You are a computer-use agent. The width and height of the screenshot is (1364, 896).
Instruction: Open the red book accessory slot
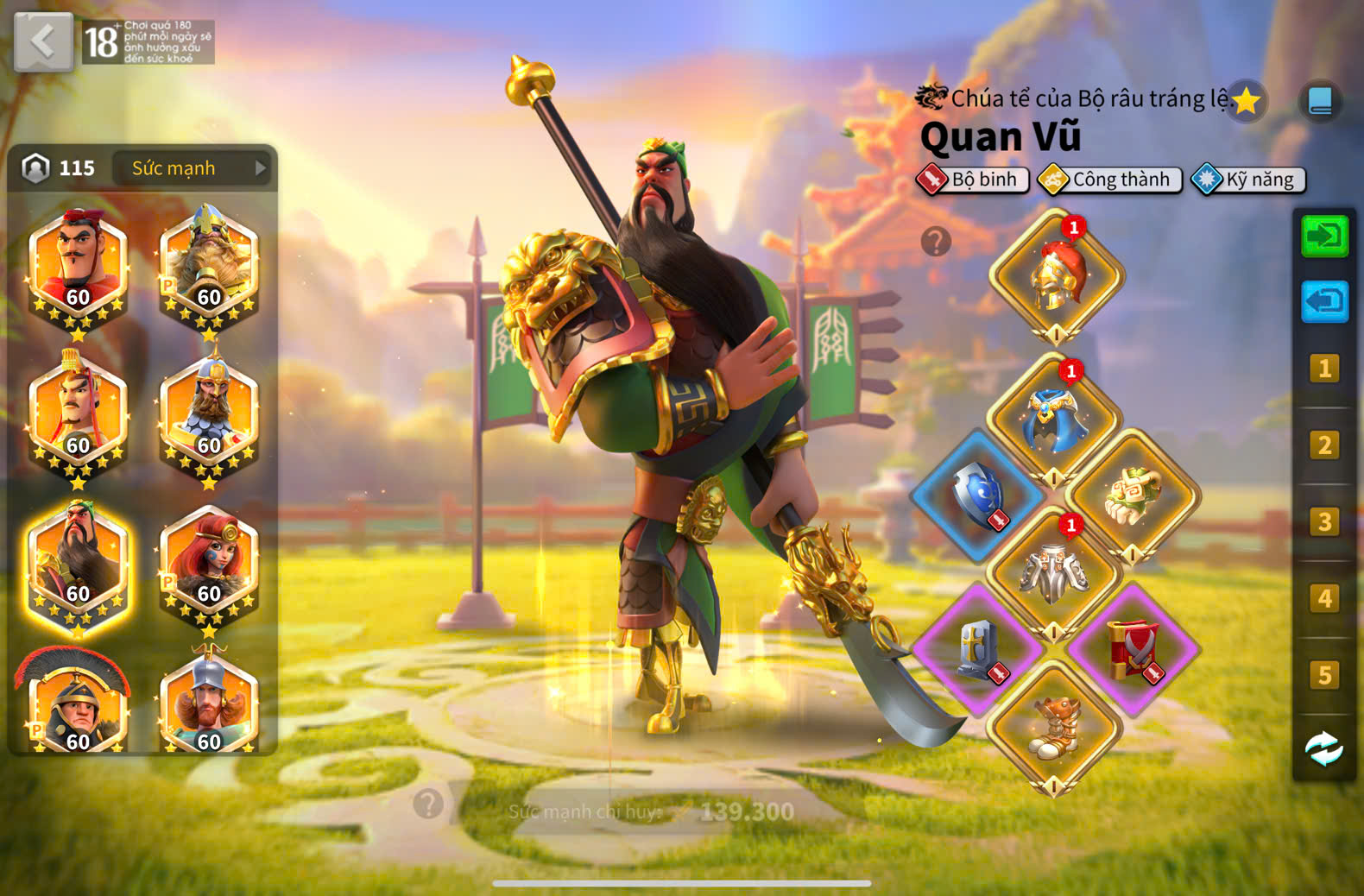pos(1132,649)
